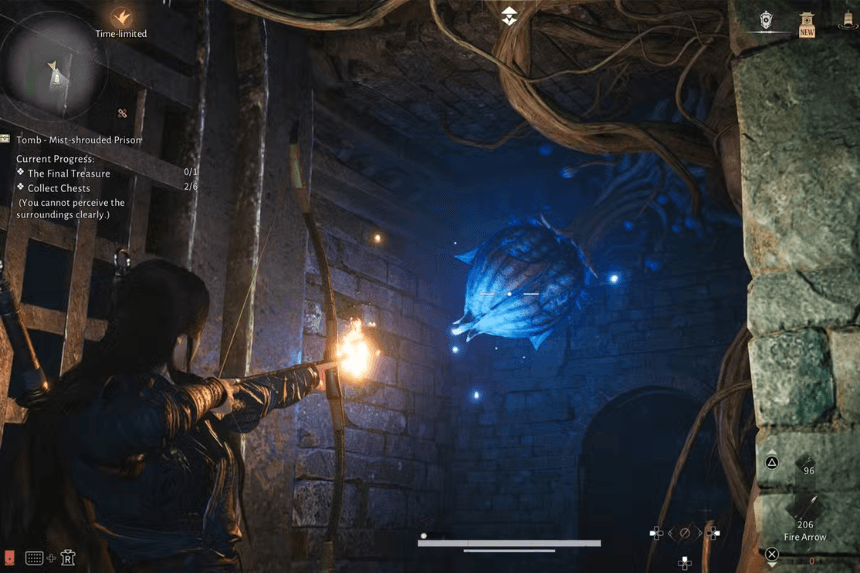The width and height of the screenshot is (860, 573).
Task: Click the Collect Chests objective
Action: pos(59,188)
